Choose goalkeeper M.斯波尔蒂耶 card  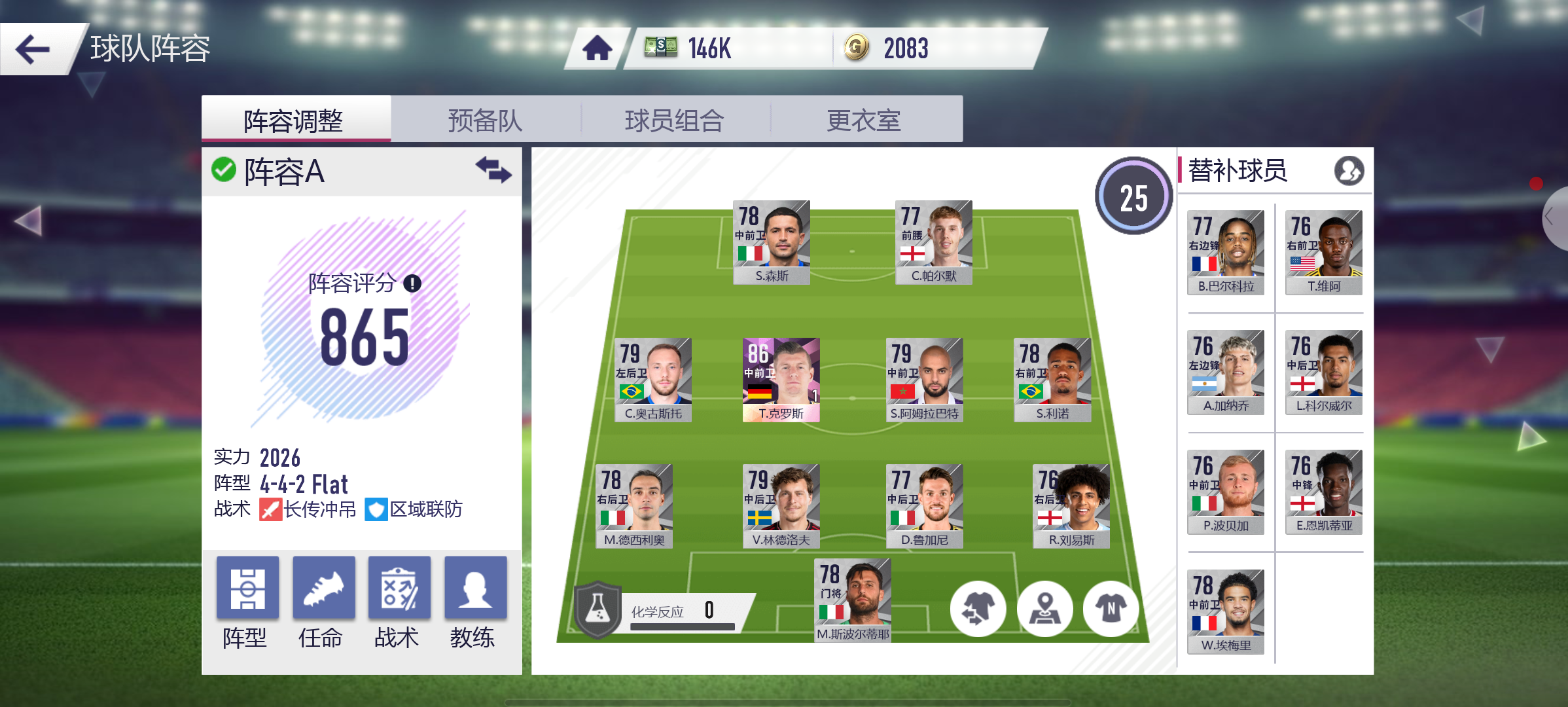pyautogui.click(x=852, y=600)
